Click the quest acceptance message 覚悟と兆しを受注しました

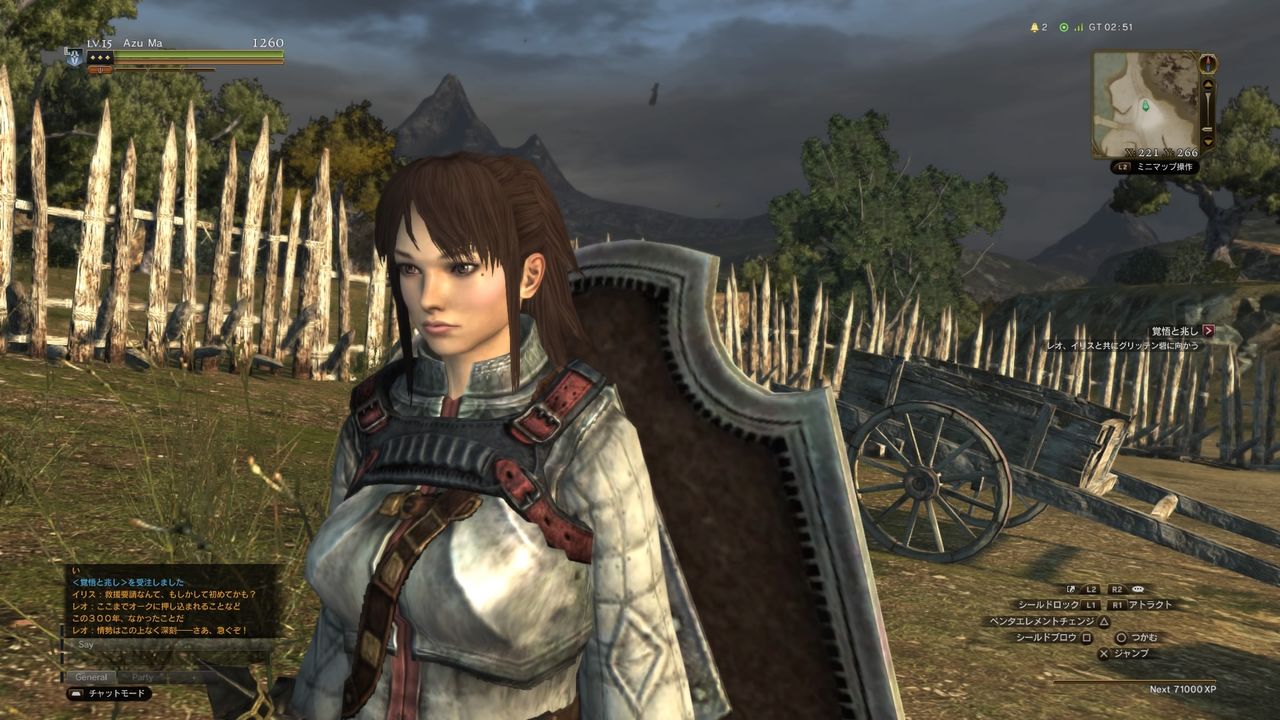point(129,581)
